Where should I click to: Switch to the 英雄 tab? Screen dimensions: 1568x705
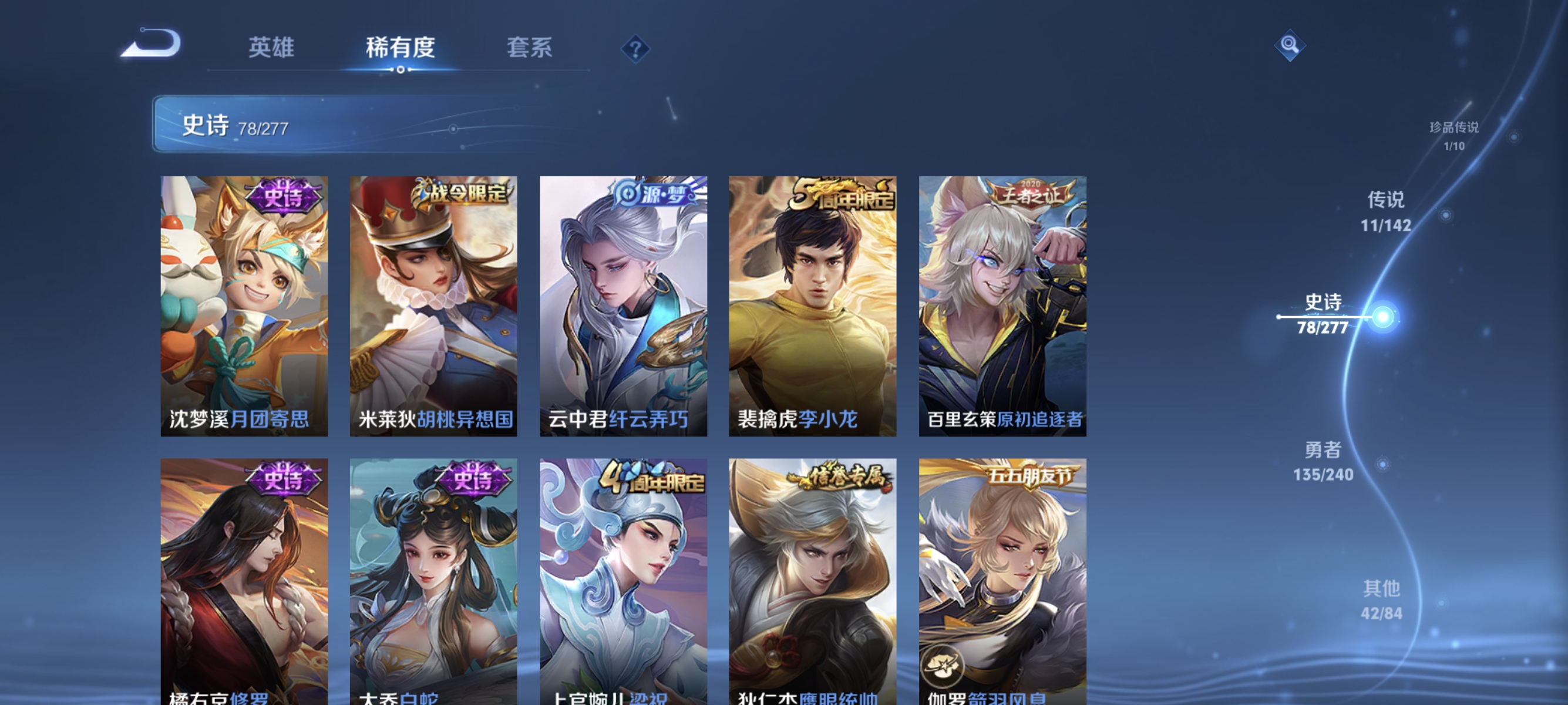(271, 49)
